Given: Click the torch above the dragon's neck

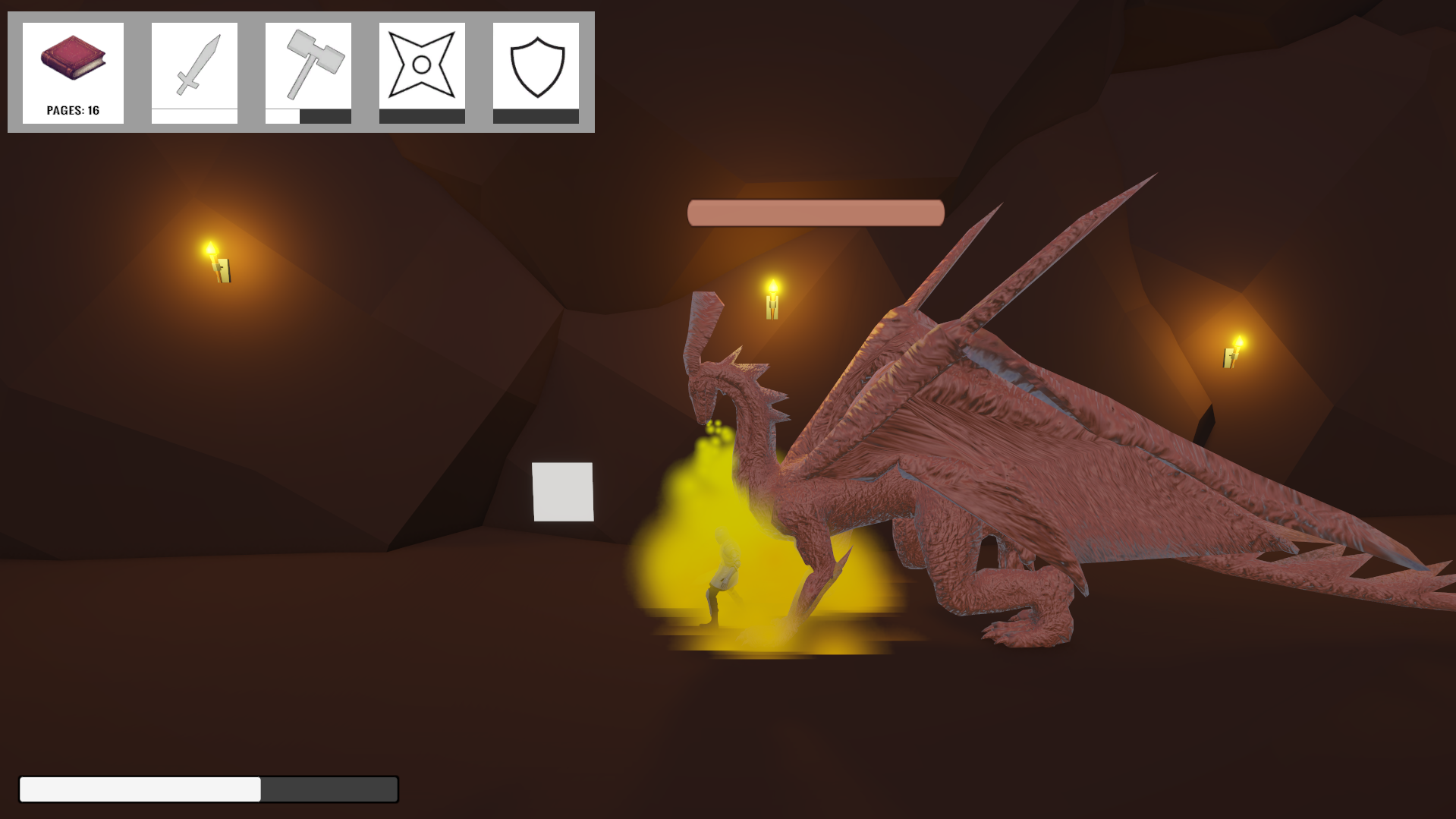Looking at the screenshot, I should point(773,296).
